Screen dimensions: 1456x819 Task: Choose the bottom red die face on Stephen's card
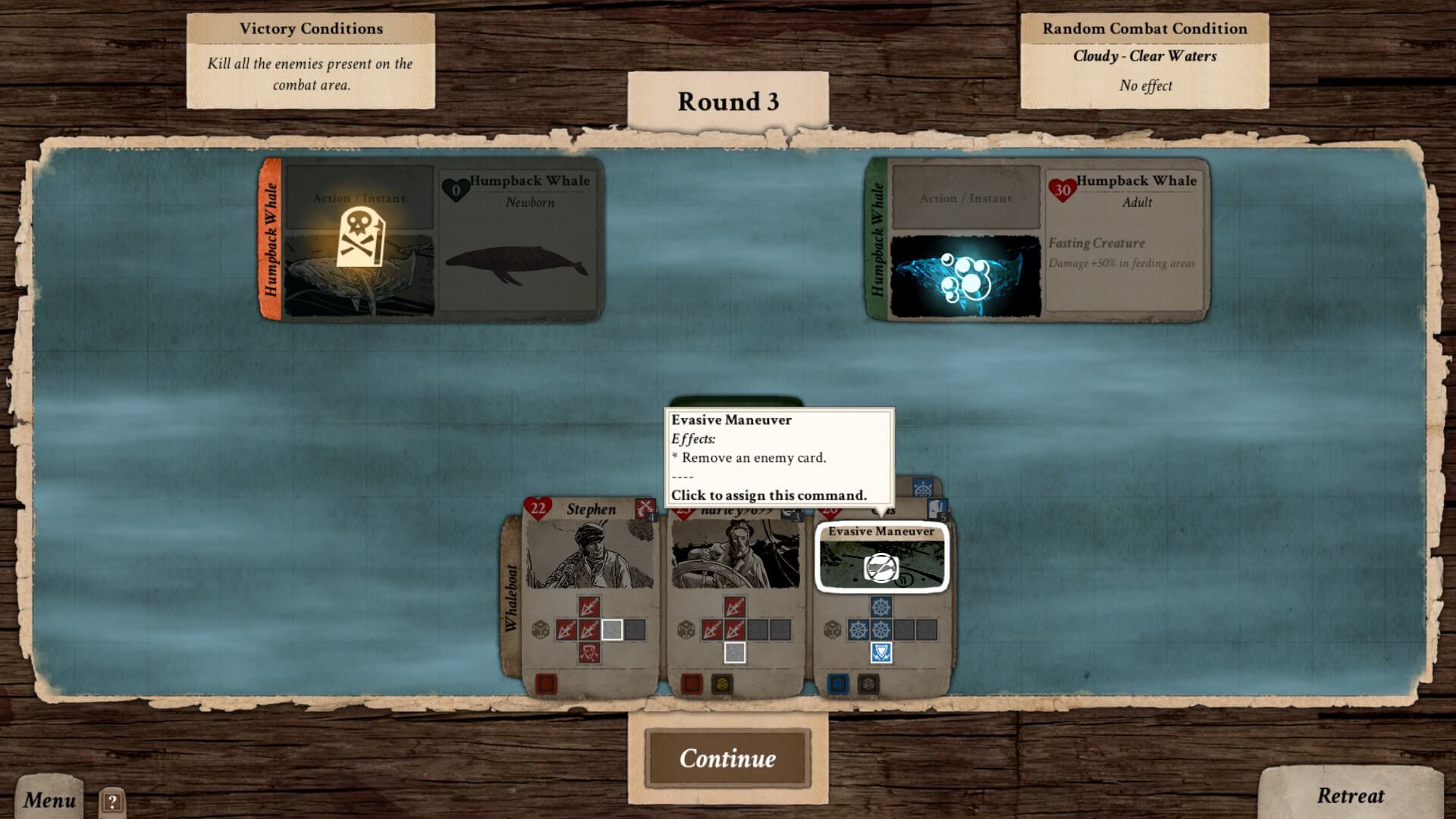coord(589,652)
